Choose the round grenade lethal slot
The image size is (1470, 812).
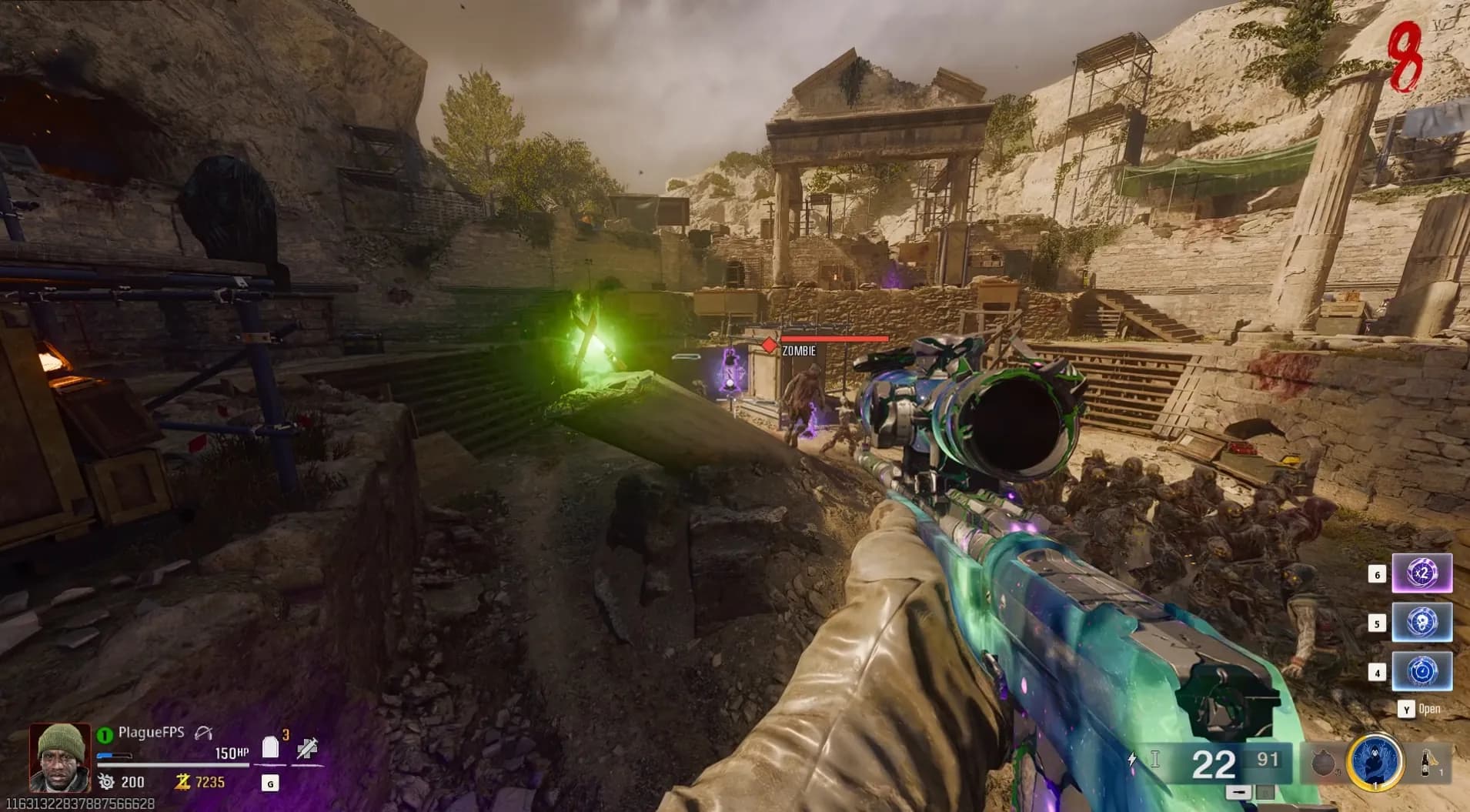pyautogui.click(x=1323, y=763)
